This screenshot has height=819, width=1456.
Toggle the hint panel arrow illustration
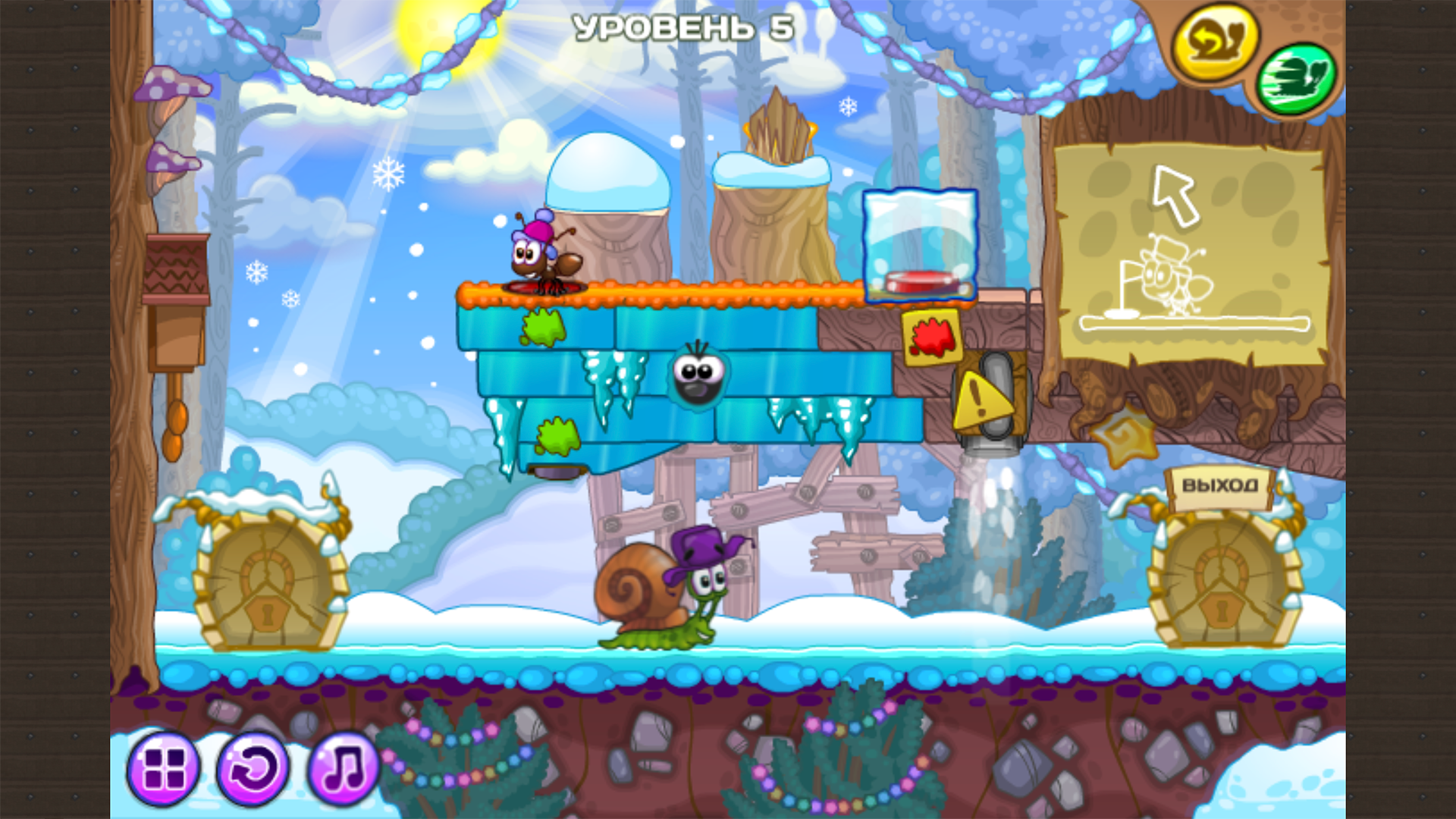pyautogui.click(x=1174, y=197)
